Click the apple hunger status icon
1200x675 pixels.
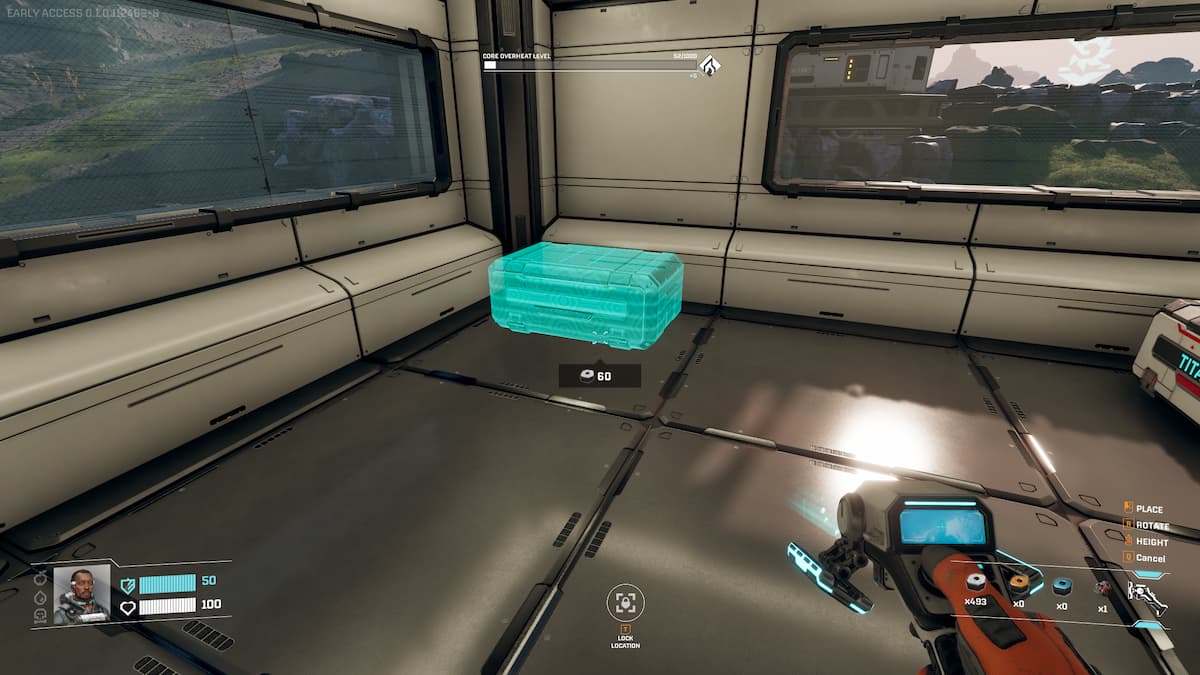click(41, 580)
